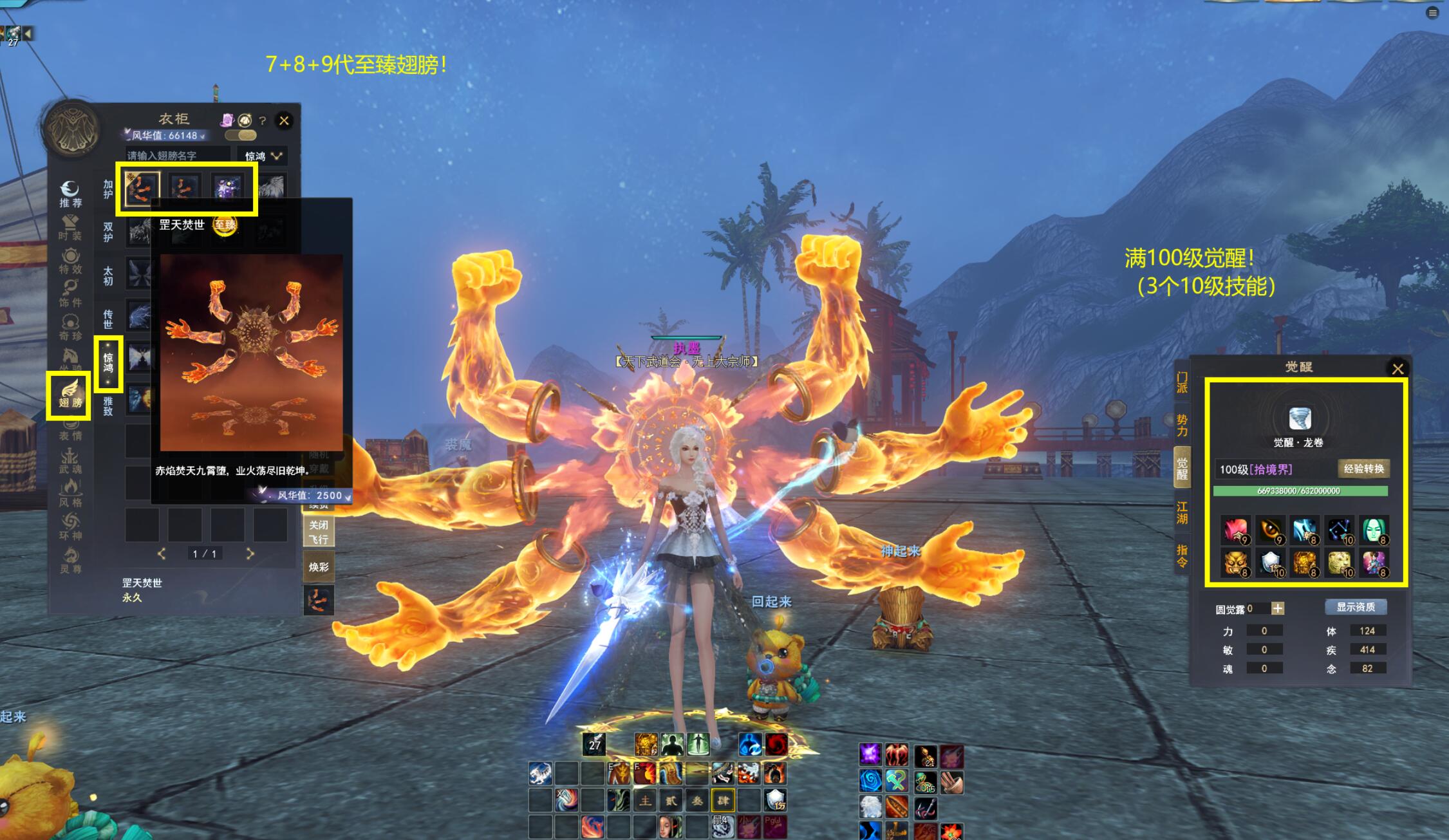Click the 关闭飞行 button
The height and width of the screenshot is (840, 1449).
319,532
